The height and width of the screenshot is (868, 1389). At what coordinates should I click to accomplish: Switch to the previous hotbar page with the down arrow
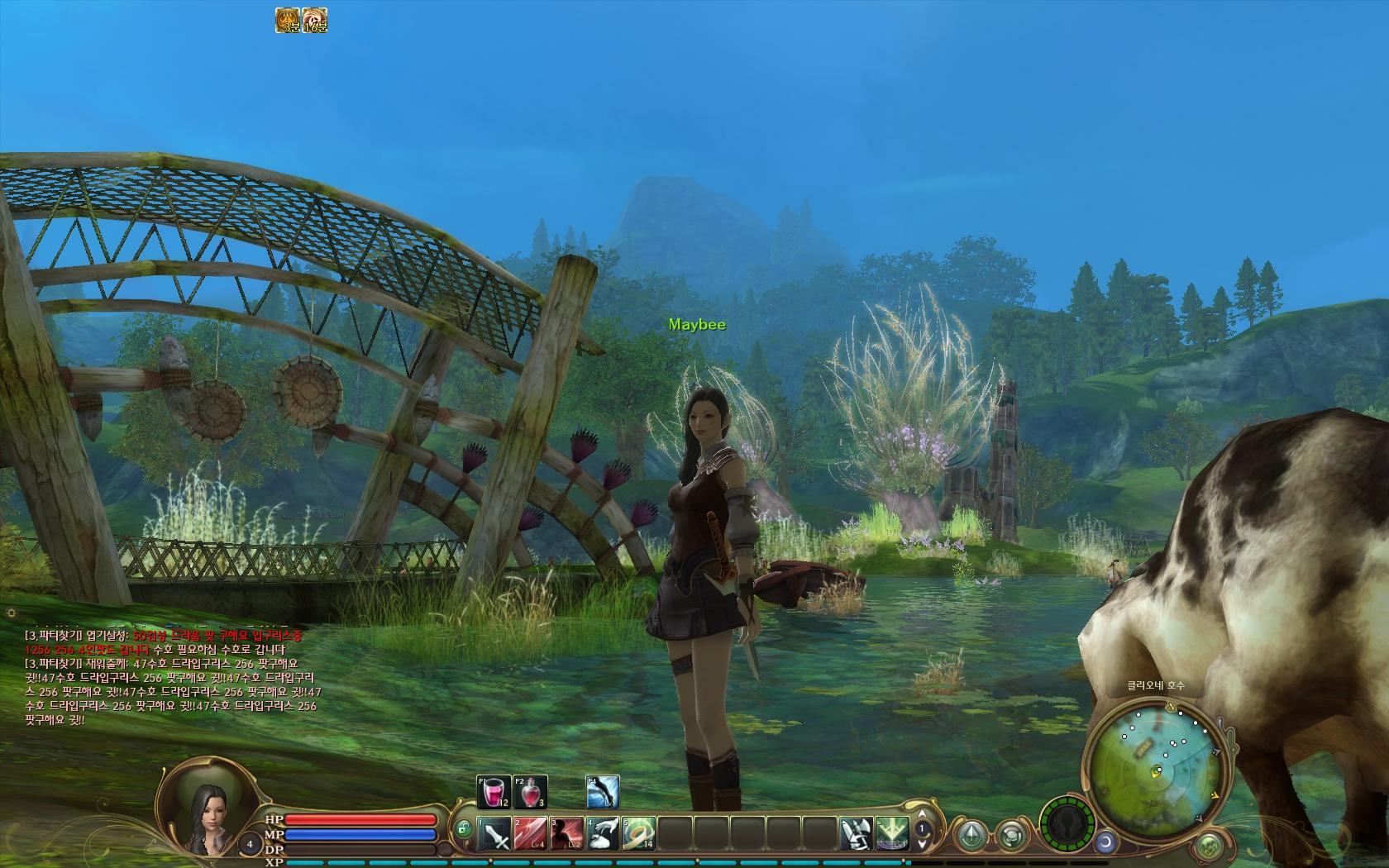(922, 842)
